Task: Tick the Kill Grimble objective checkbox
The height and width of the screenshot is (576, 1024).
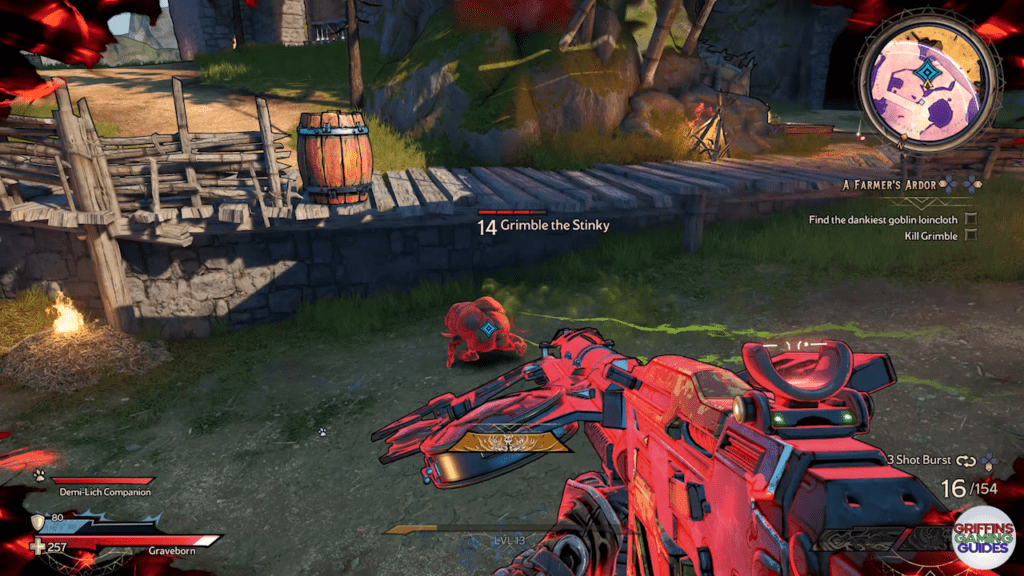Action: pyautogui.click(x=971, y=236)
